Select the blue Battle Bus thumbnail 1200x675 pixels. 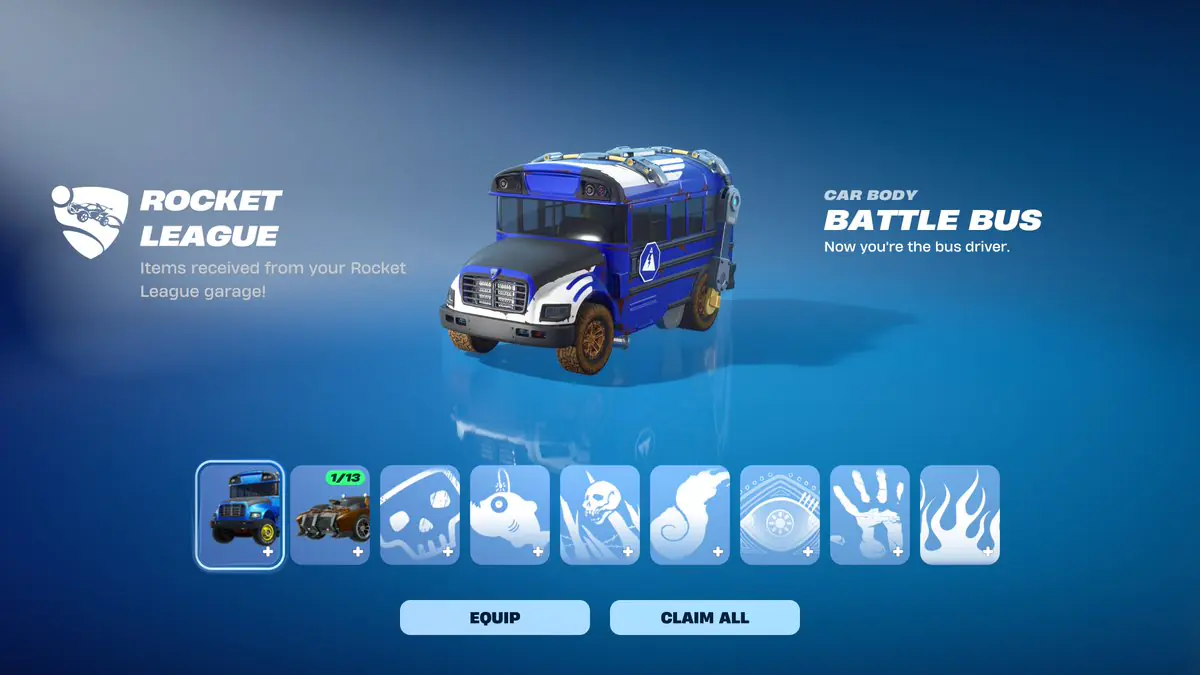240,514
